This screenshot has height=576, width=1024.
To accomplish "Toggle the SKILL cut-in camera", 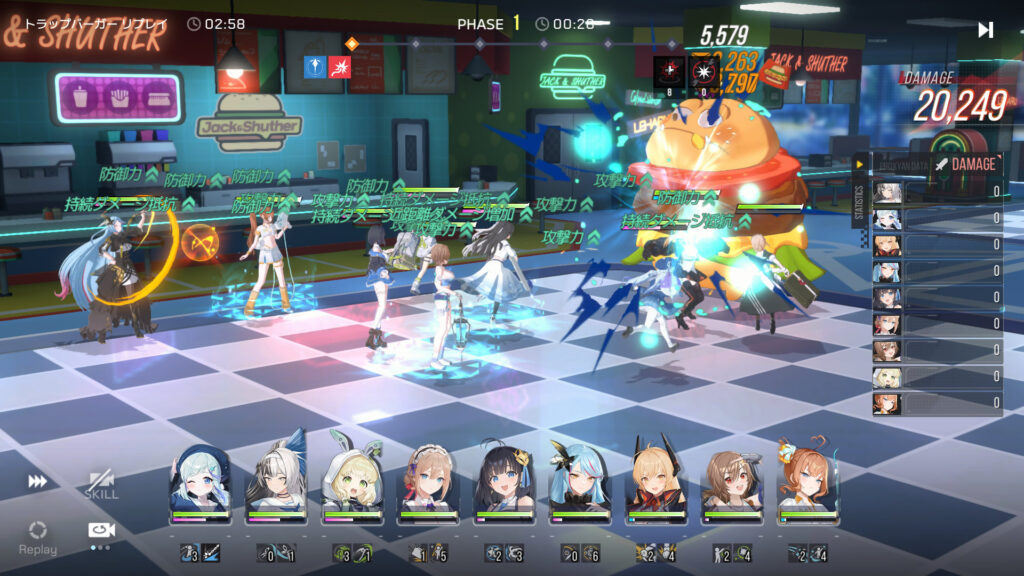I will tap(100, 485).
